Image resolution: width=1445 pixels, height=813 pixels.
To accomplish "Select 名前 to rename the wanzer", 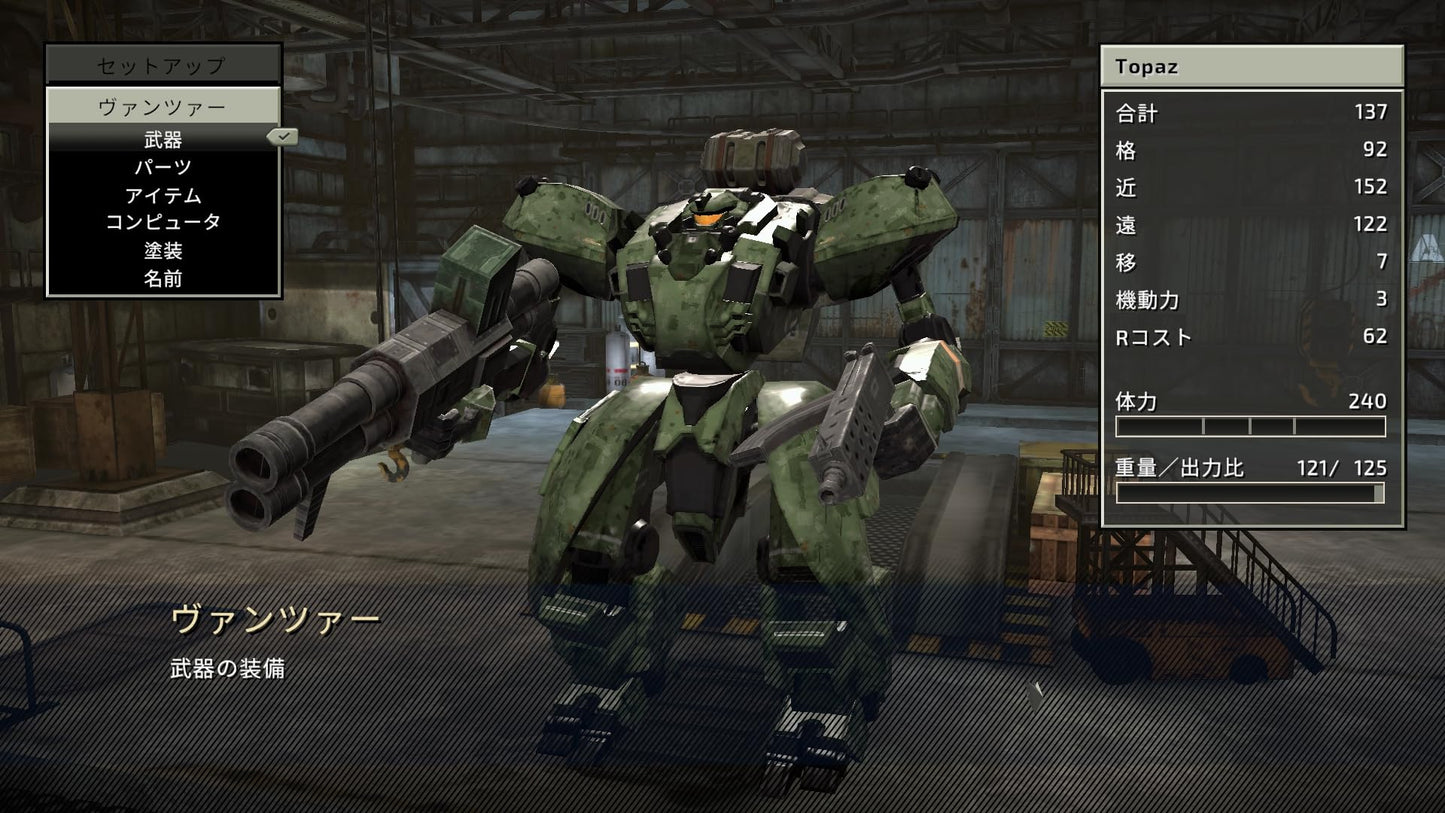I will pos(163,280).
